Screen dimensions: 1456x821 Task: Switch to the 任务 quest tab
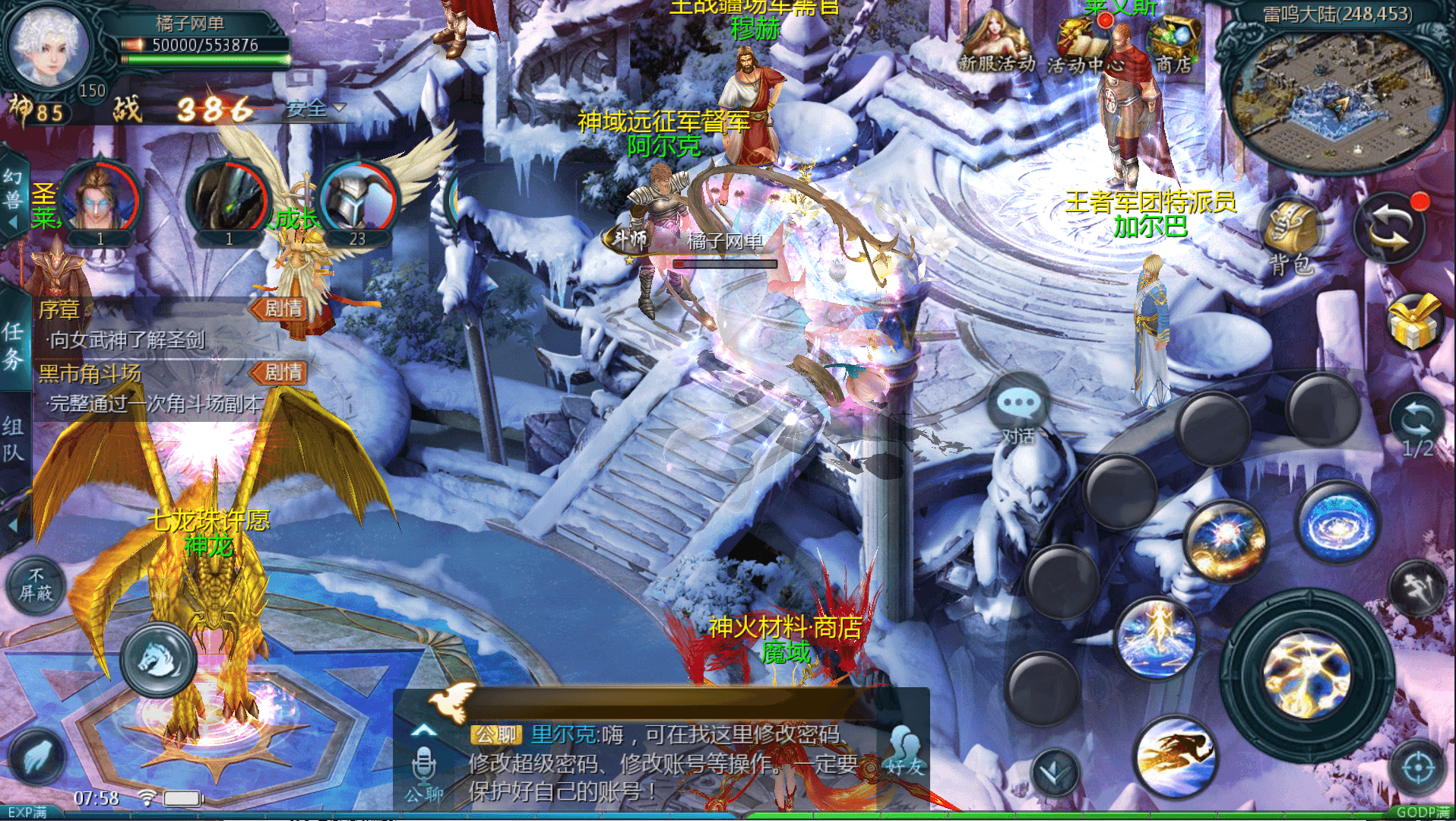14,344
